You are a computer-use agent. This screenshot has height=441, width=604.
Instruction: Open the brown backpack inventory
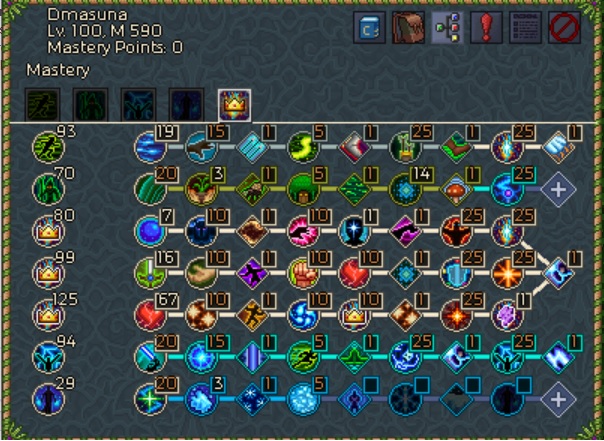coord(407,29)
